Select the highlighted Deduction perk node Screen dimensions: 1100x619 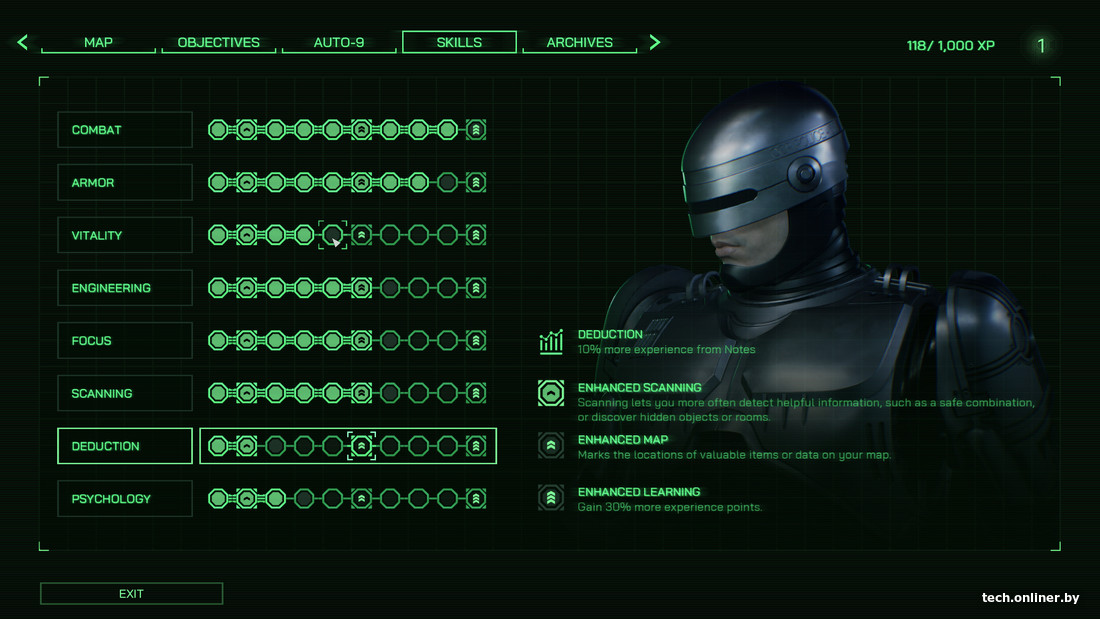point(361,446)
